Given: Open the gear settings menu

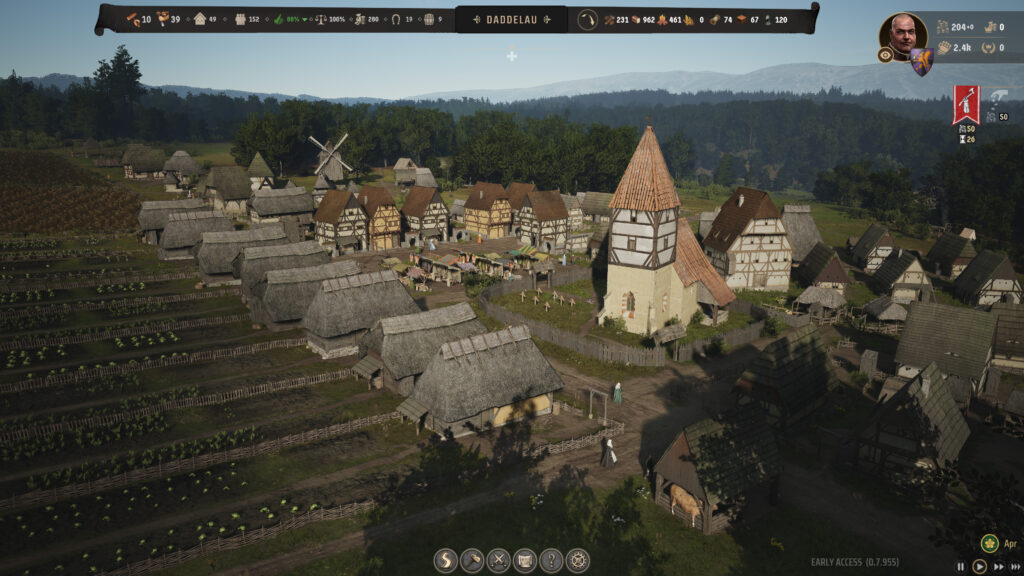Looking at the screenshot, I should click(x=577, y=561).
